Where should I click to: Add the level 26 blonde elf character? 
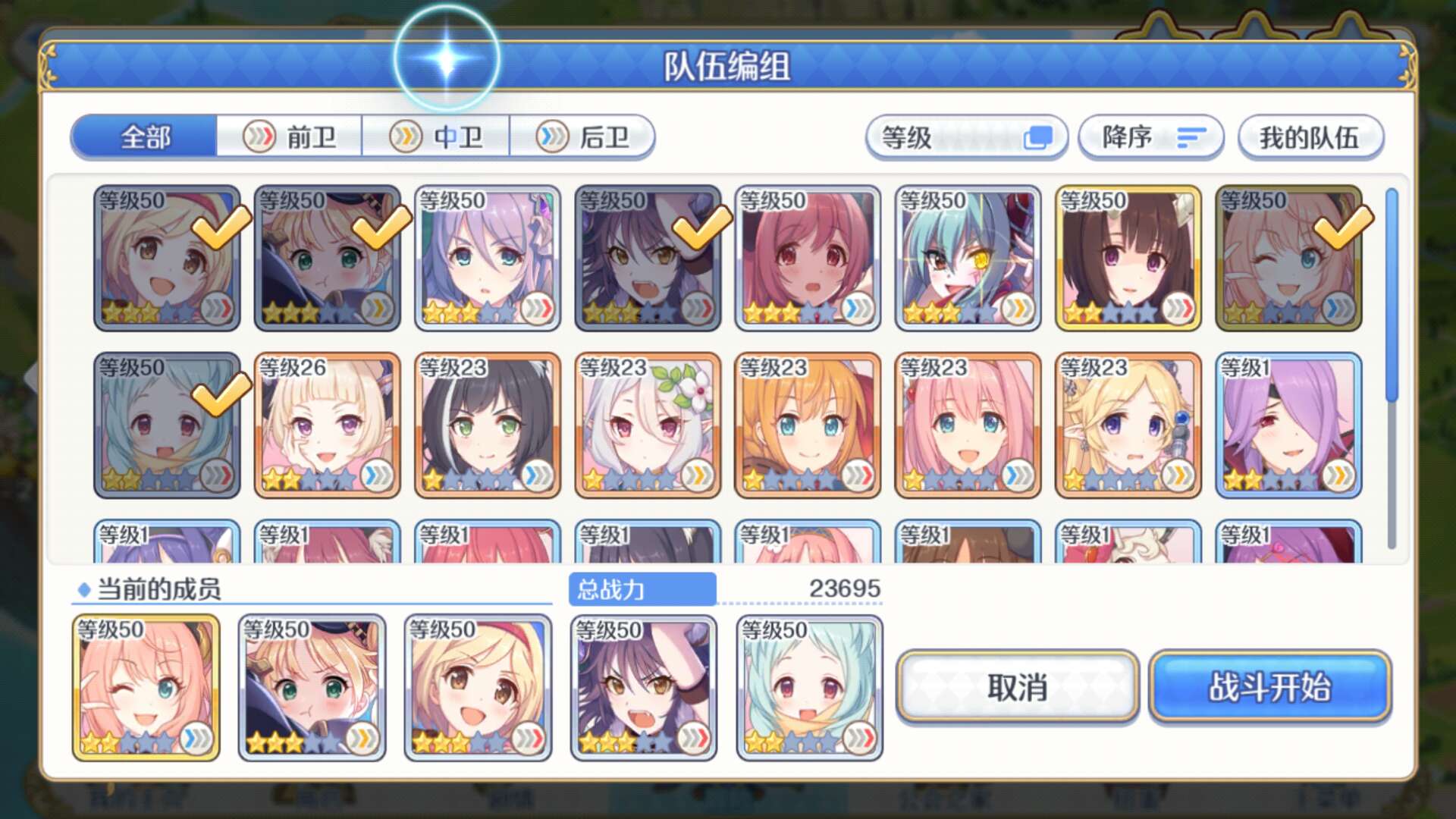tap(327, 425)
